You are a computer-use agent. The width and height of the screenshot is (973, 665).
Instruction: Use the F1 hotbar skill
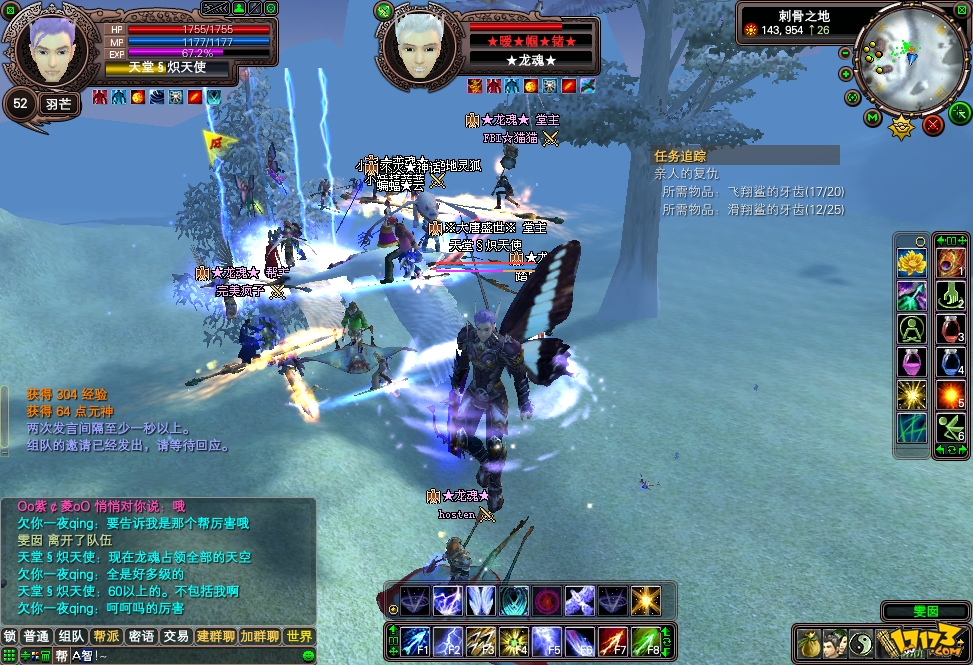[416, 639]
